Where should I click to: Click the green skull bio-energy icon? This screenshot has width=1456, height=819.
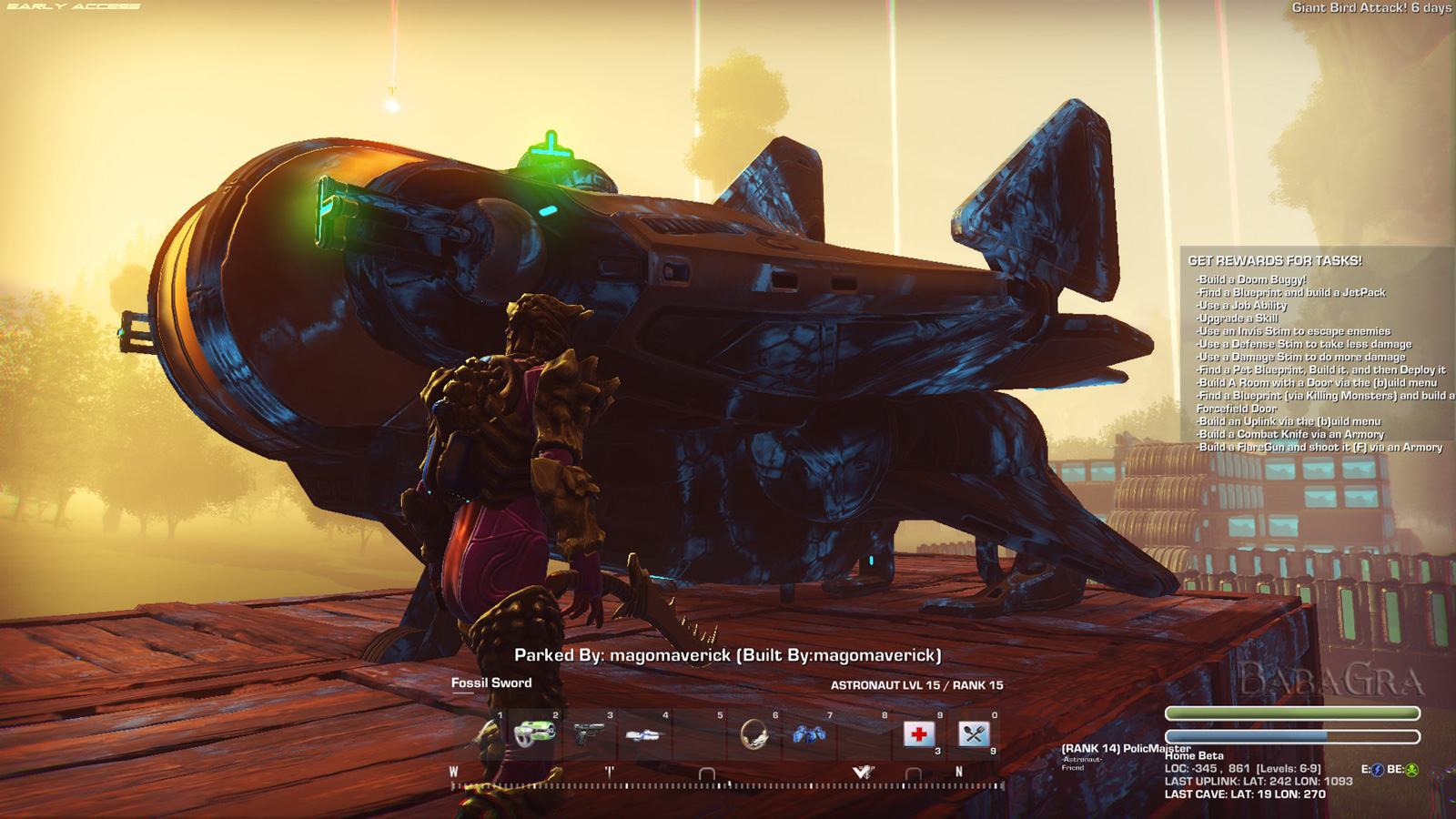point(1412,770)
